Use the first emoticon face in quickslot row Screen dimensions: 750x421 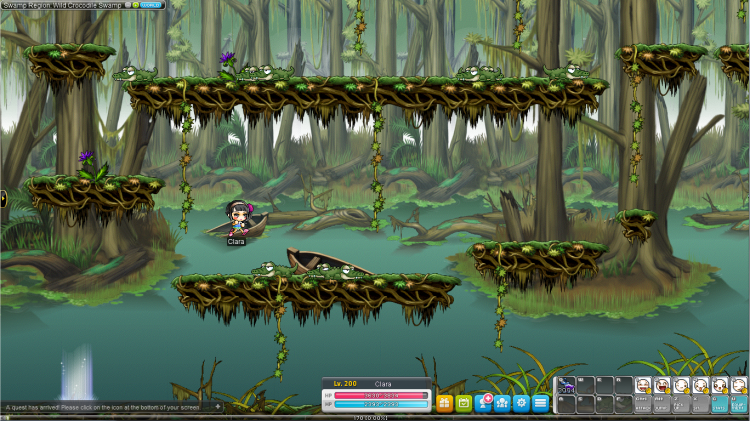(643, 385)
